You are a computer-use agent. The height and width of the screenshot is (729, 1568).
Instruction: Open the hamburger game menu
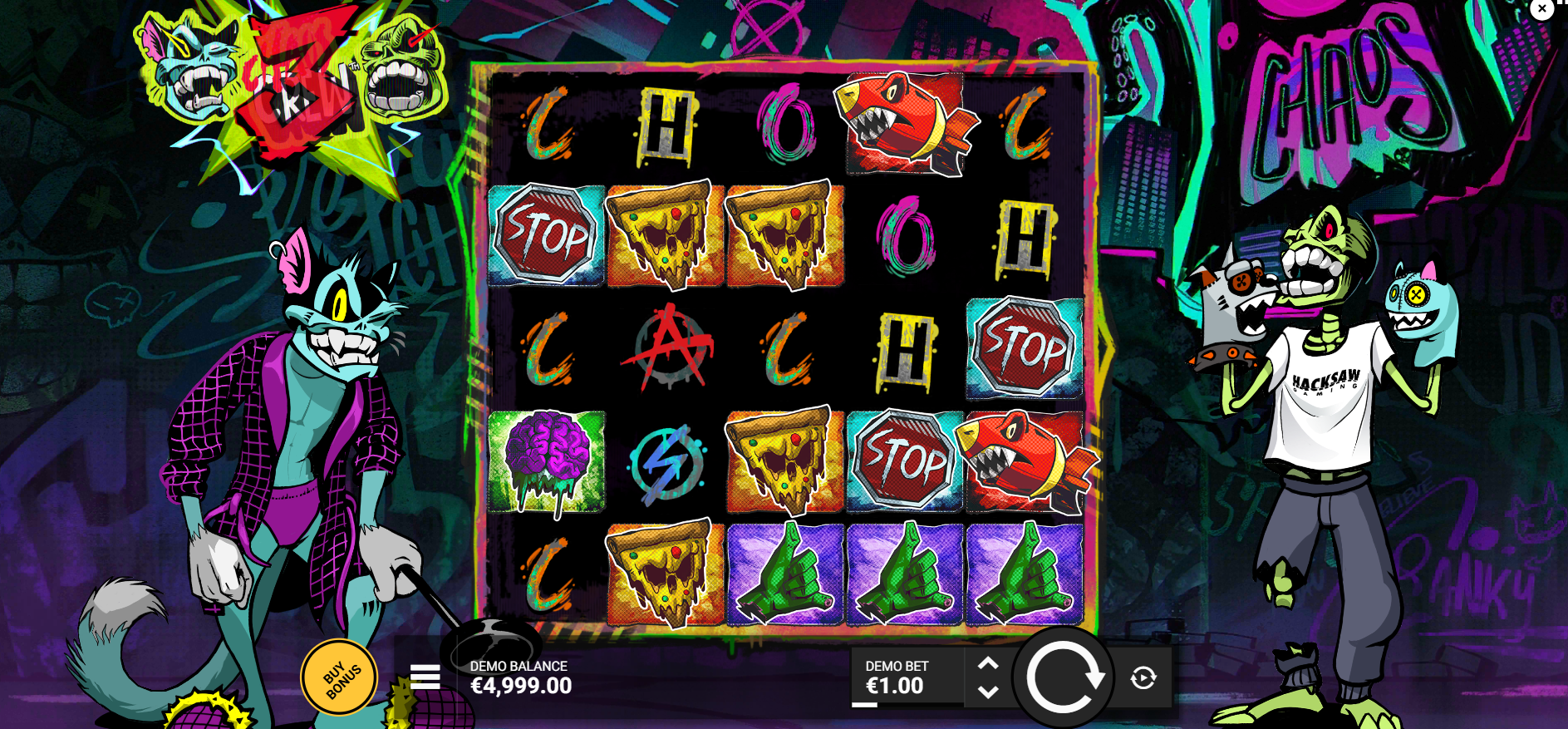[425, 677]
